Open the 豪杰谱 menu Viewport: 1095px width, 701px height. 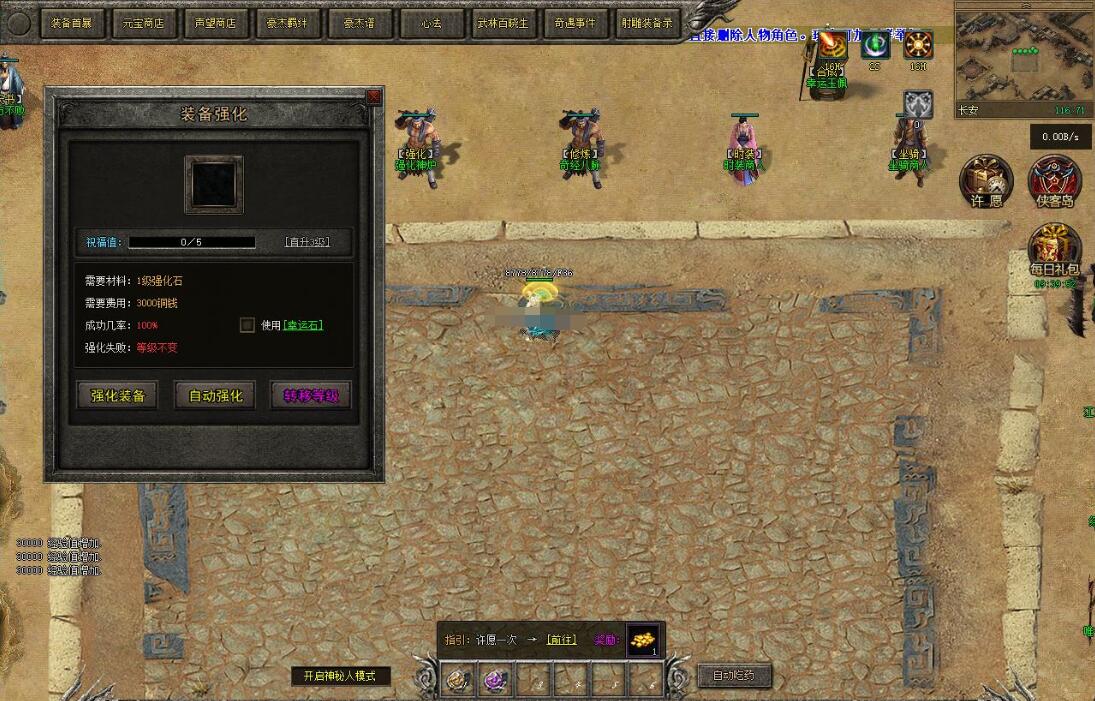359,22
